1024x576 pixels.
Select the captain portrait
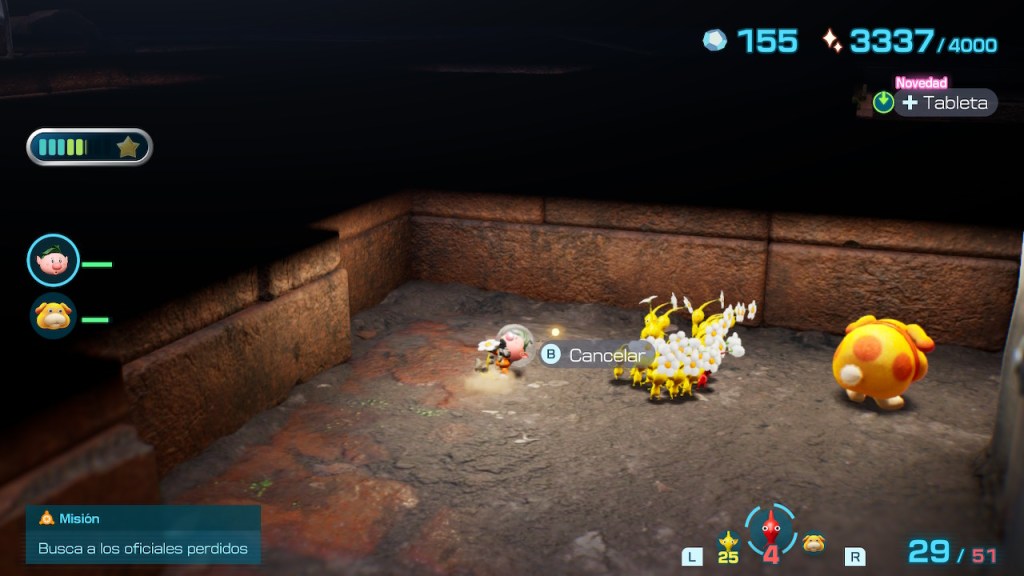pyautogui.click(x=53, y=260)
